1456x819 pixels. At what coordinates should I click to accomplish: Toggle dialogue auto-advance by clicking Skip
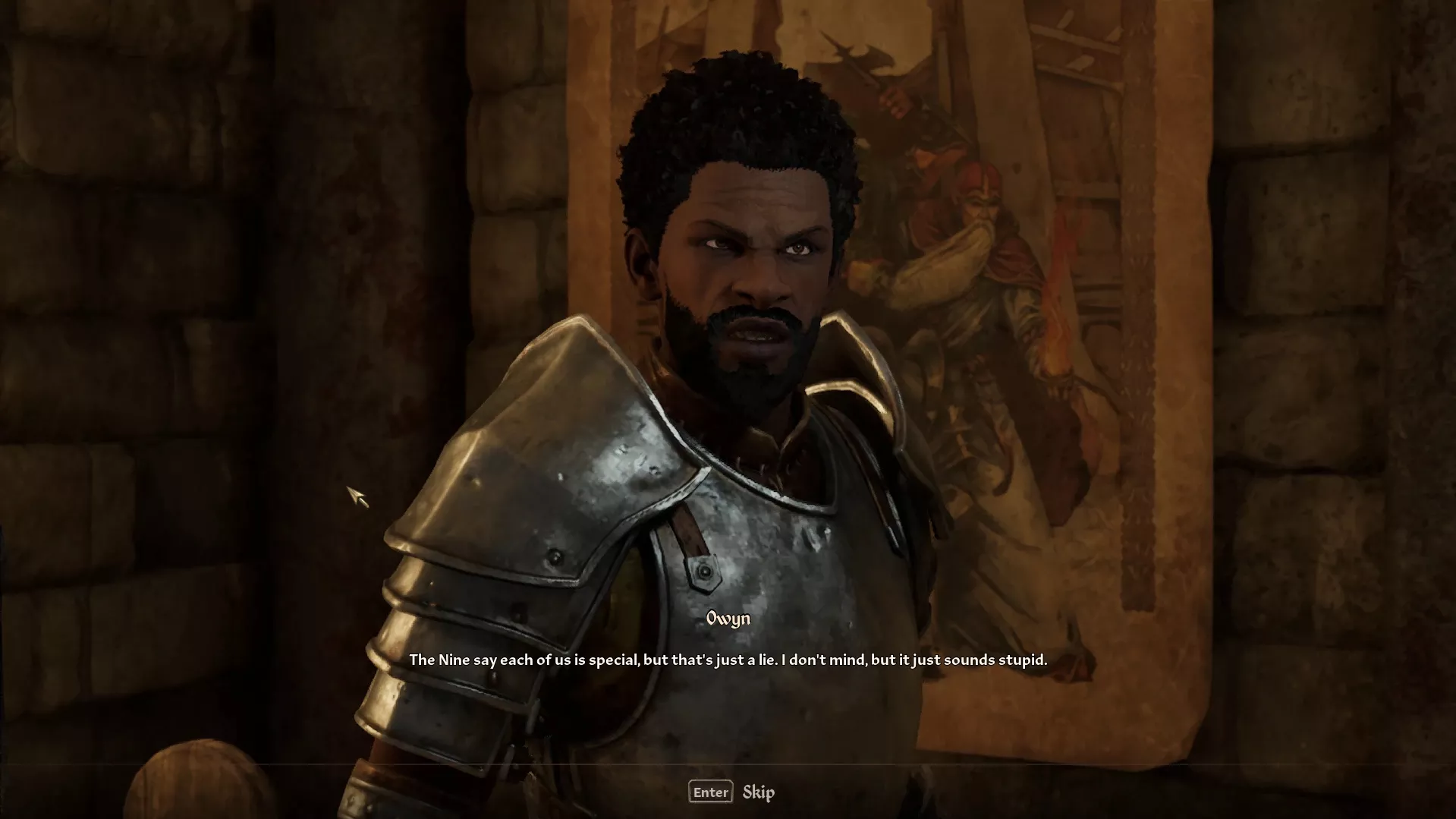tap(758, 792)
